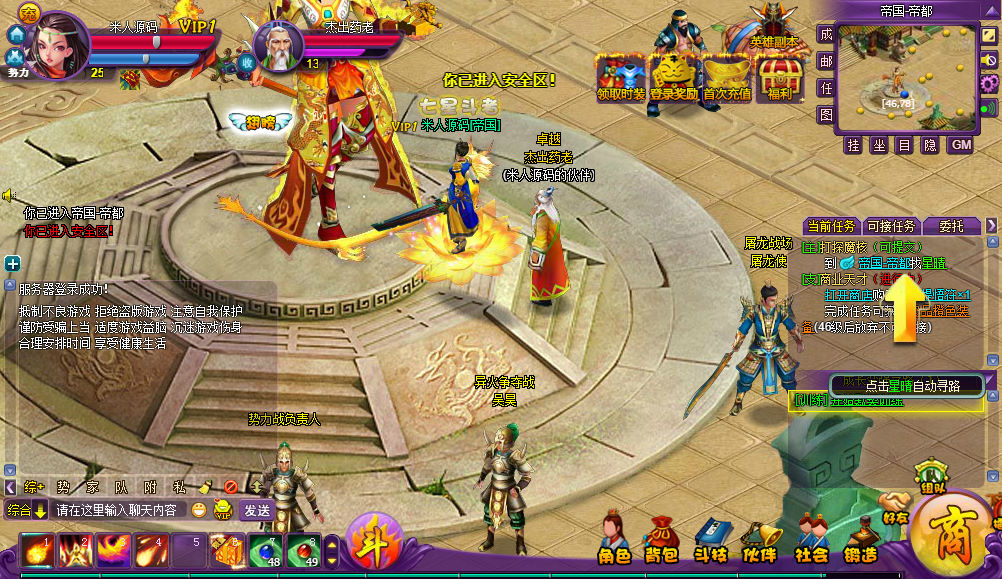Click the chat input field

click(120, 510)
